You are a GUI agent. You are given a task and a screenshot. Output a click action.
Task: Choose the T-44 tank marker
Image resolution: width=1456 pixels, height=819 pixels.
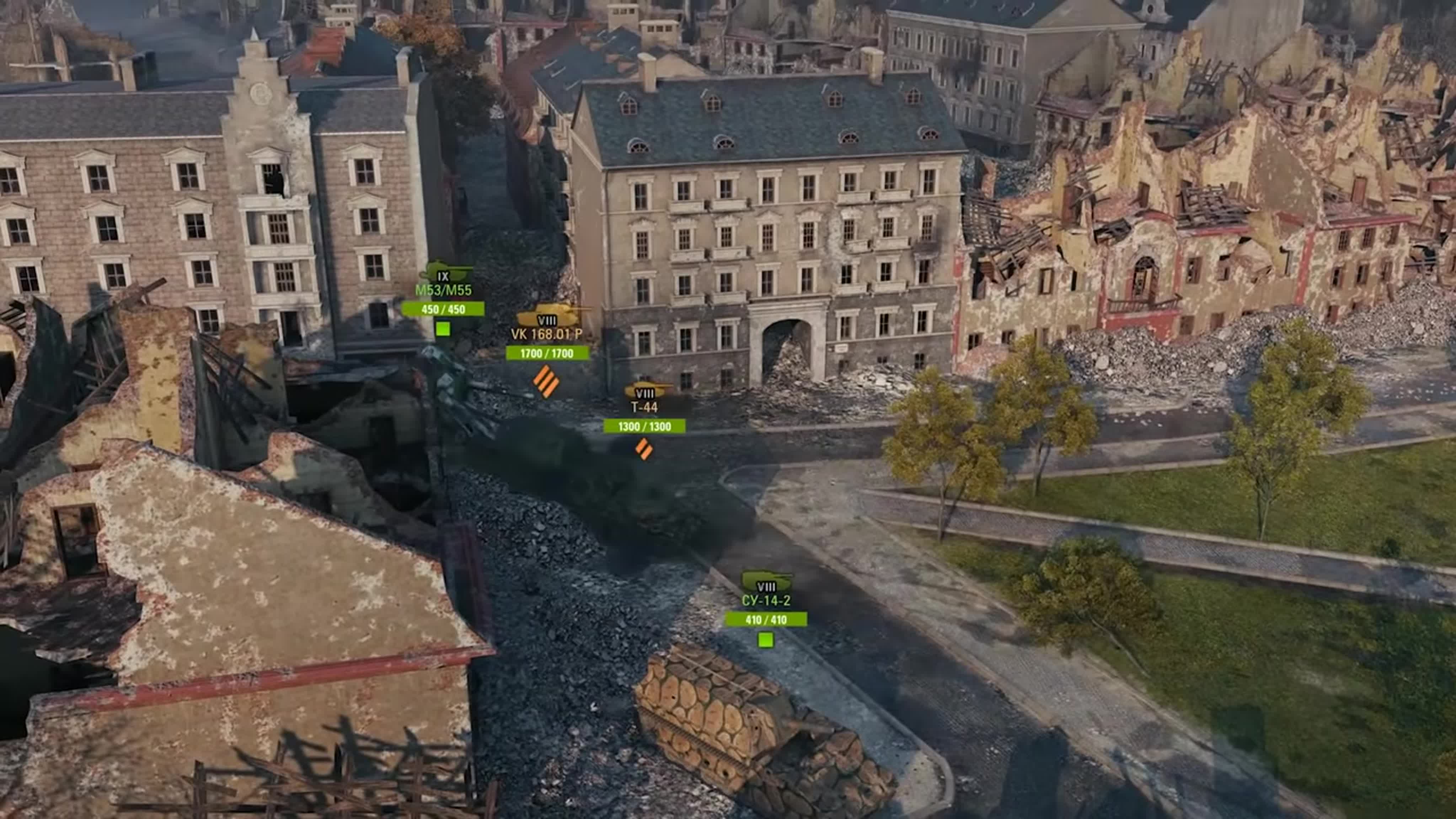click(x=644, y=407)
